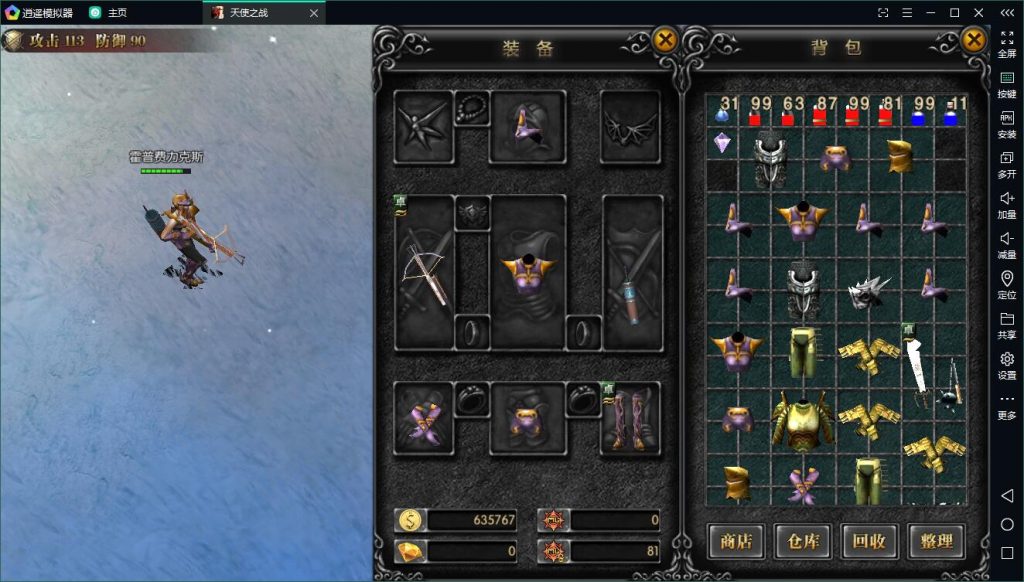This screenshot has width=1024, height=582.
Task: Select the equipped purple helmet slot
Action: (527, 126)
